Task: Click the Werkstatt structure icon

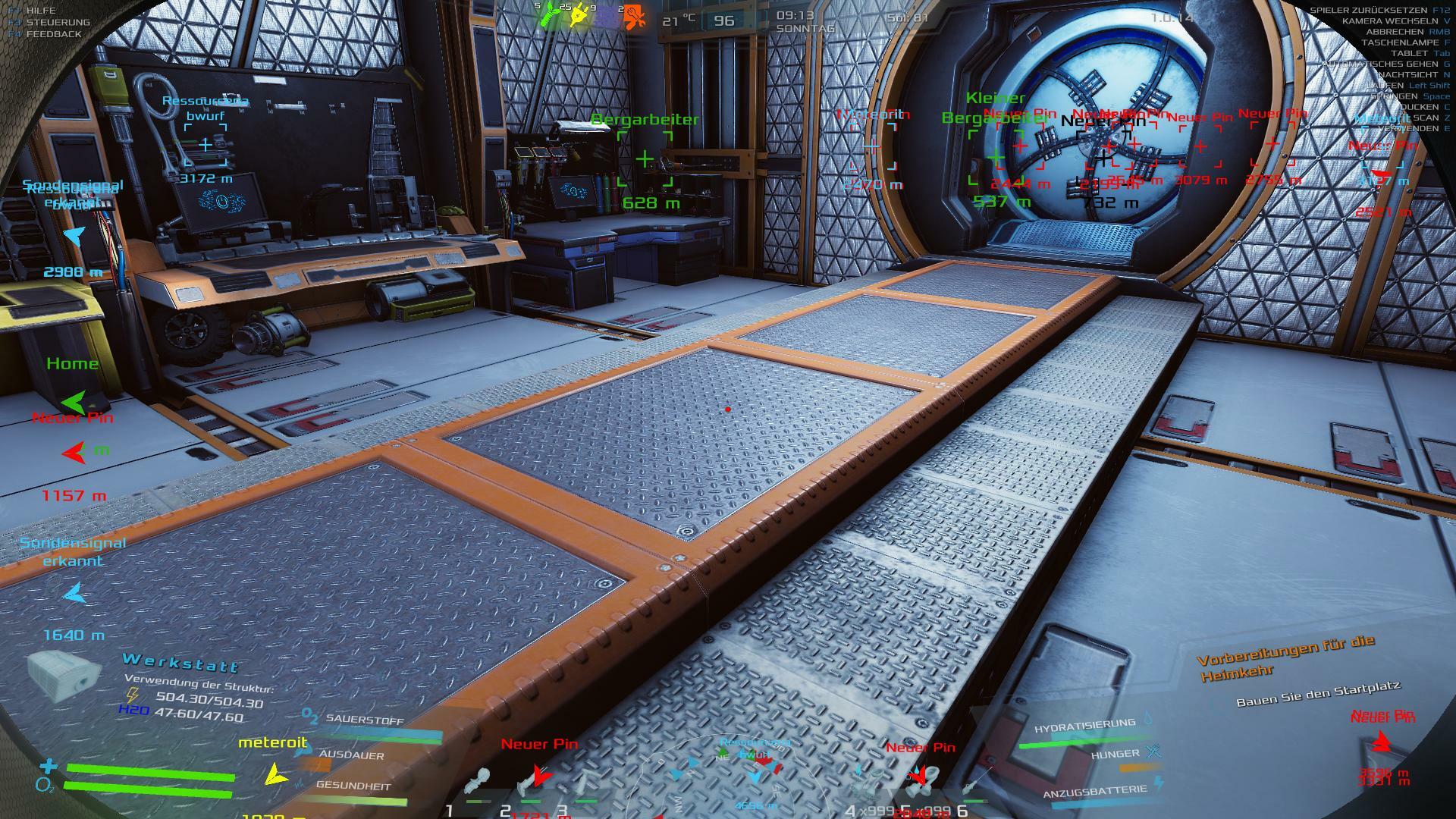Action: pyautogui.click(x=64, y=674)
